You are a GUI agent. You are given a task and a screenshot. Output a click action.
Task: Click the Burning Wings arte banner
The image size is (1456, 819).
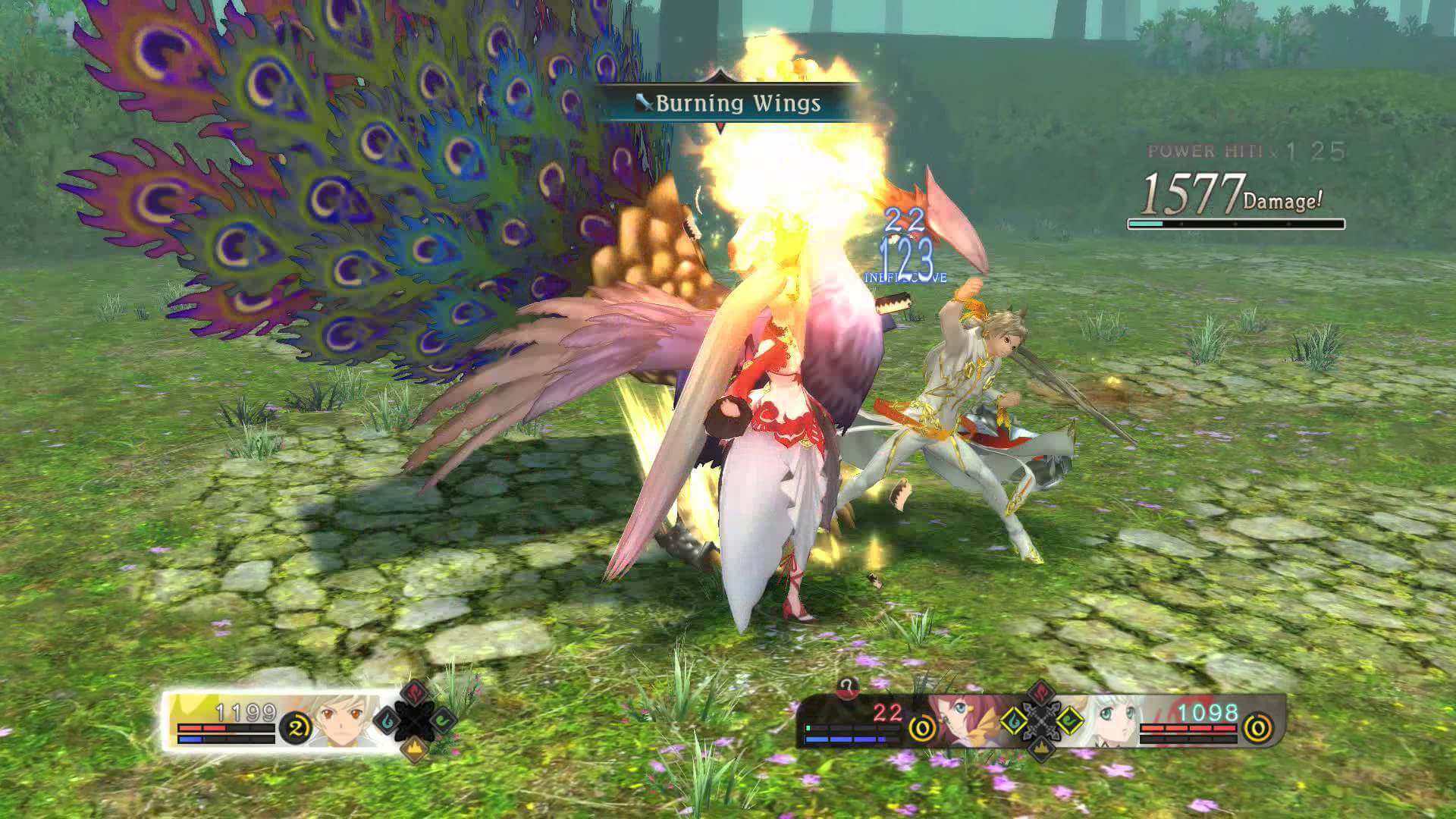pos(728,103)
